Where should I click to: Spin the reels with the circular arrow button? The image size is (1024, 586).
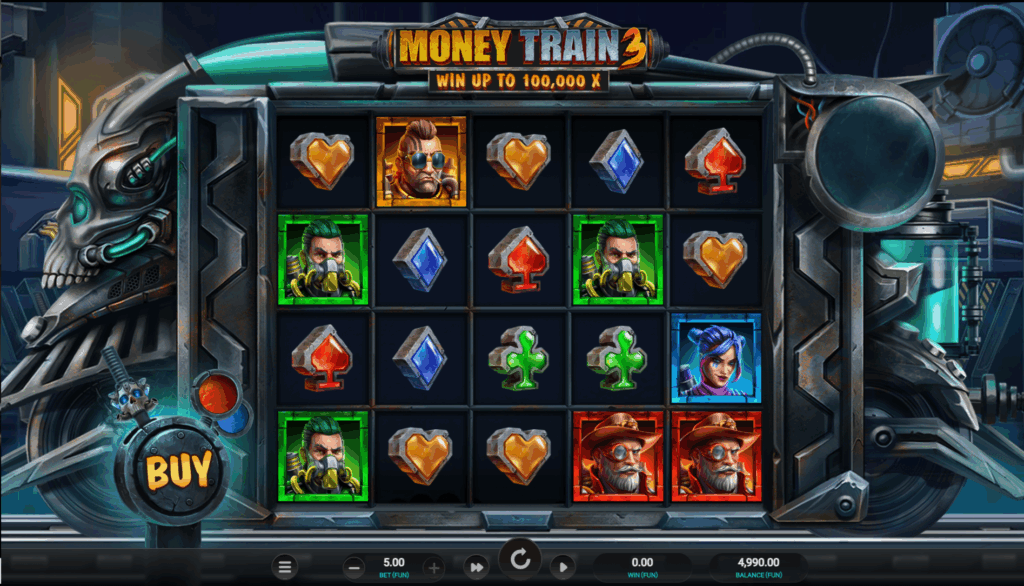pos(520,560)
